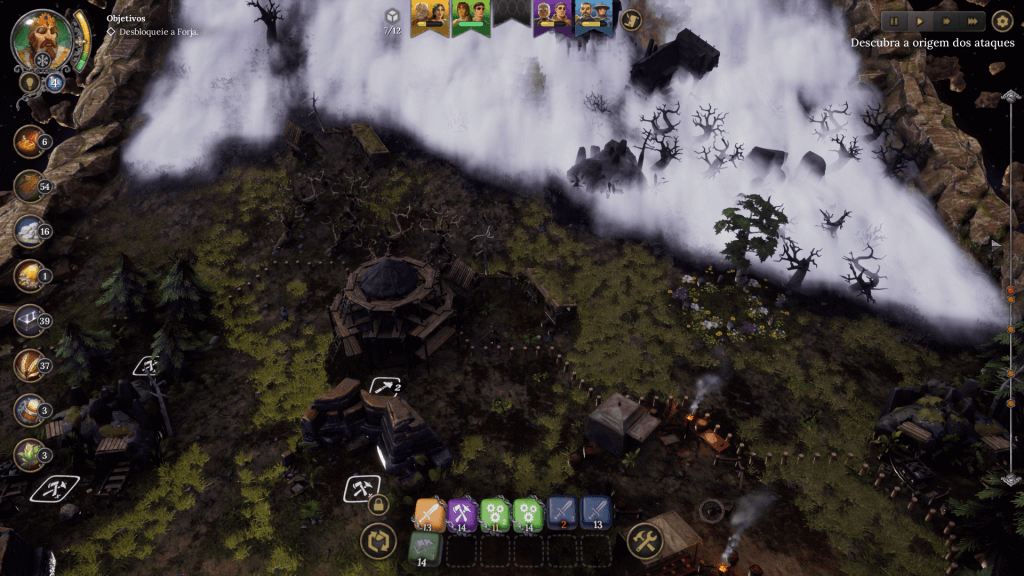1024x576 pixels.
Task: Pause the game speed
Action: (x=894, y=21)
